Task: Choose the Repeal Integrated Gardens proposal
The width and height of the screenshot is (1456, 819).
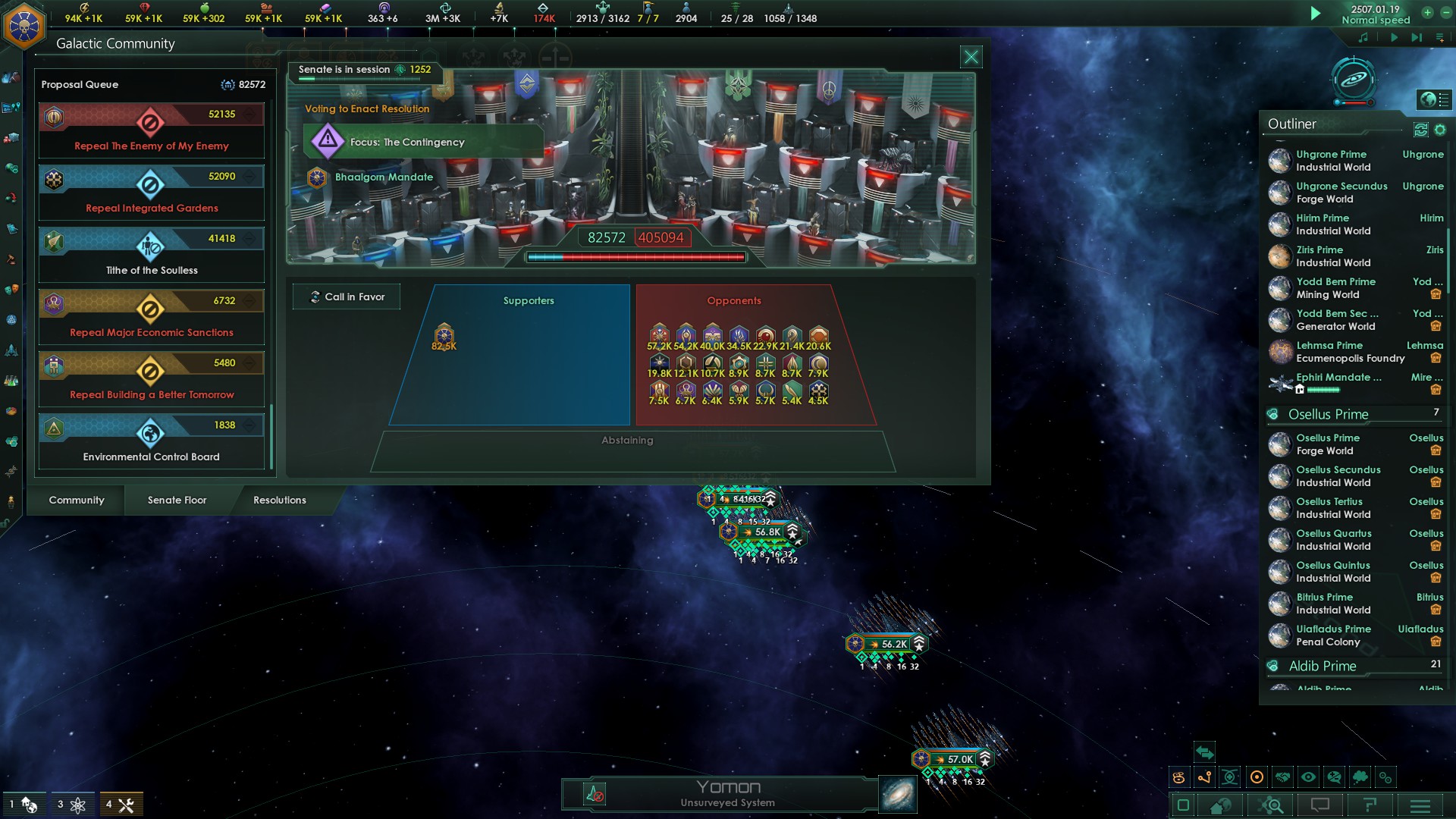Action: point(152,192)
